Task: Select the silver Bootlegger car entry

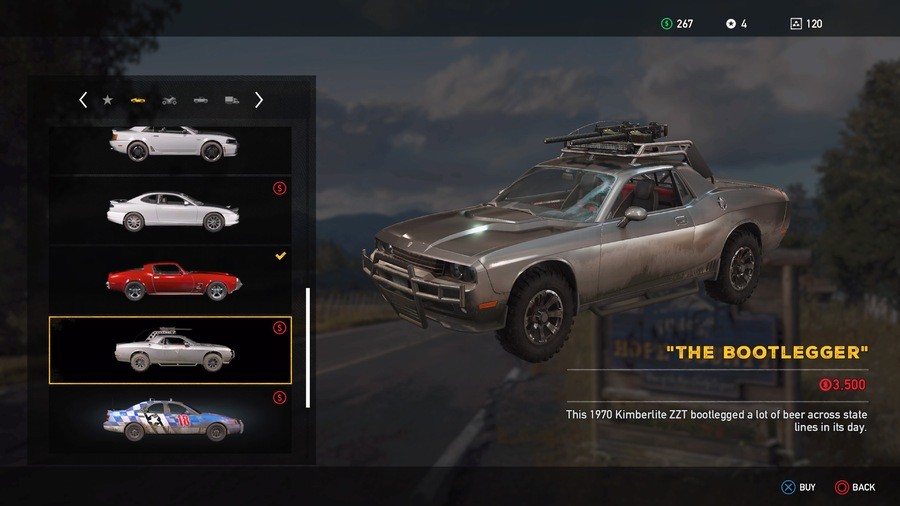Action: [170, 350]
